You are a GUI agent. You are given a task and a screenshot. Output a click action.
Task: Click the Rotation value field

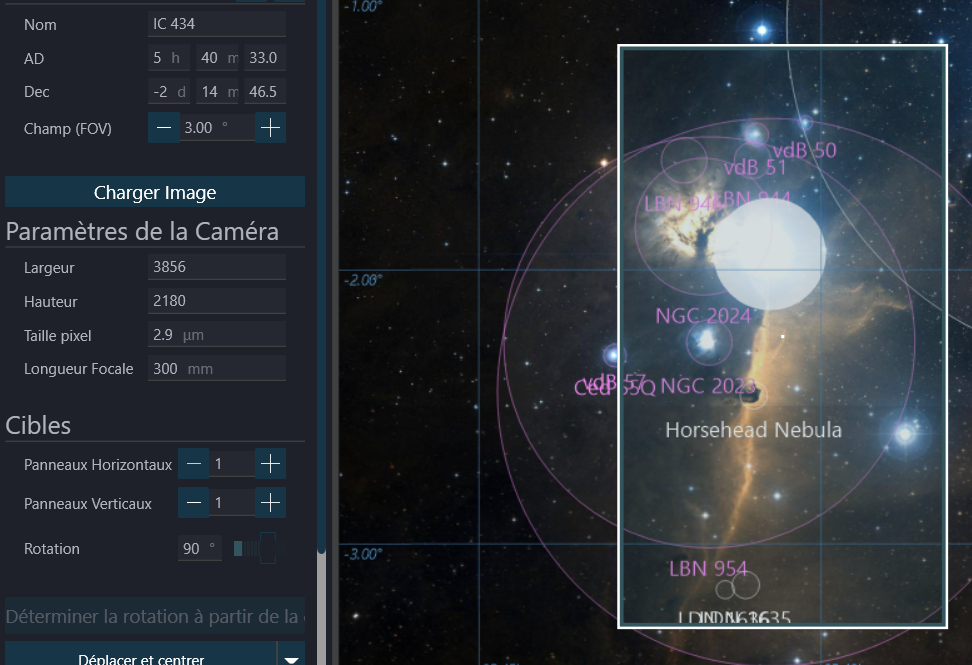(x=199, y=549)
